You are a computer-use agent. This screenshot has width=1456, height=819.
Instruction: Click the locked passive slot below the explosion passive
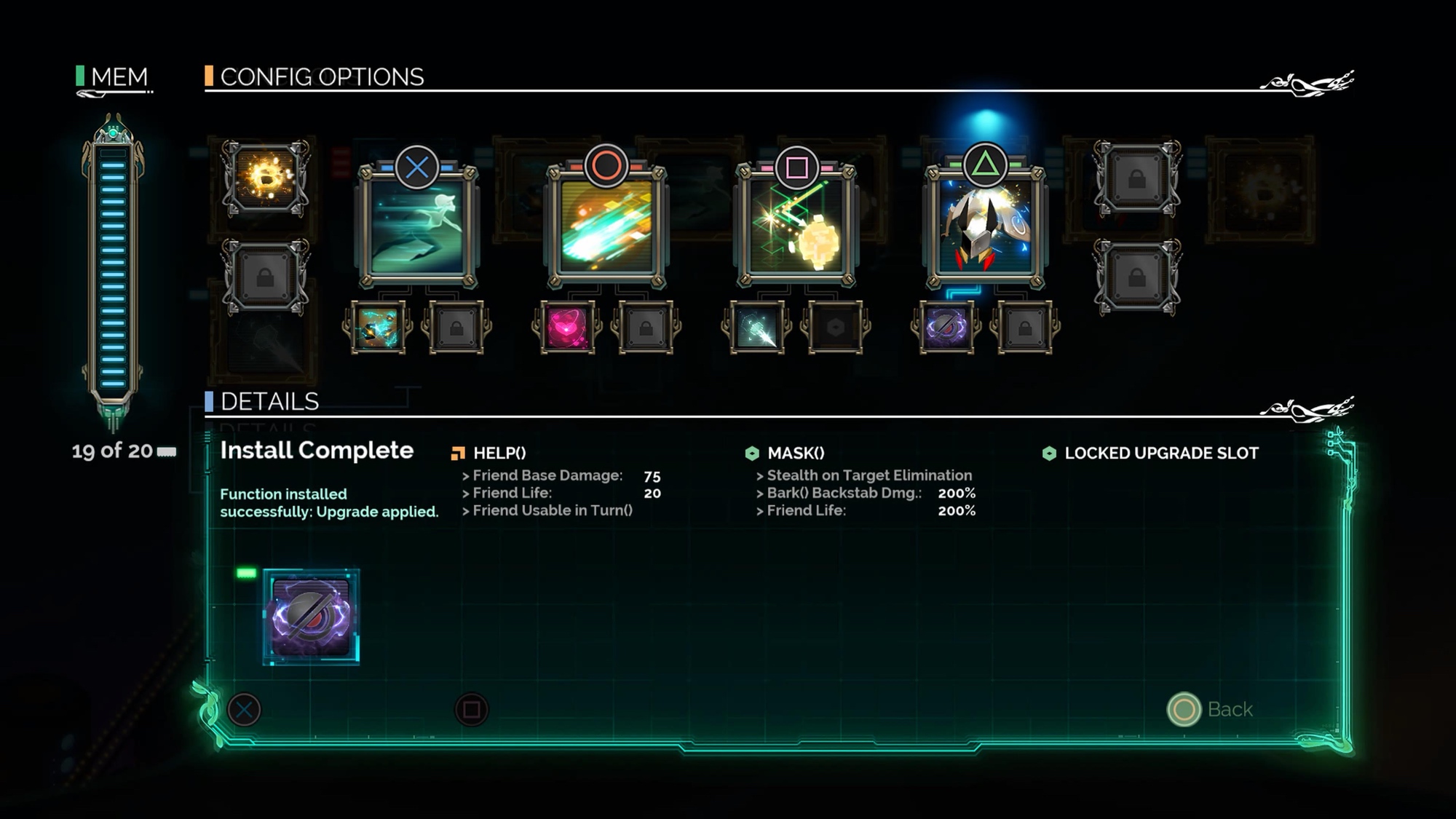[x=266, y=277]
